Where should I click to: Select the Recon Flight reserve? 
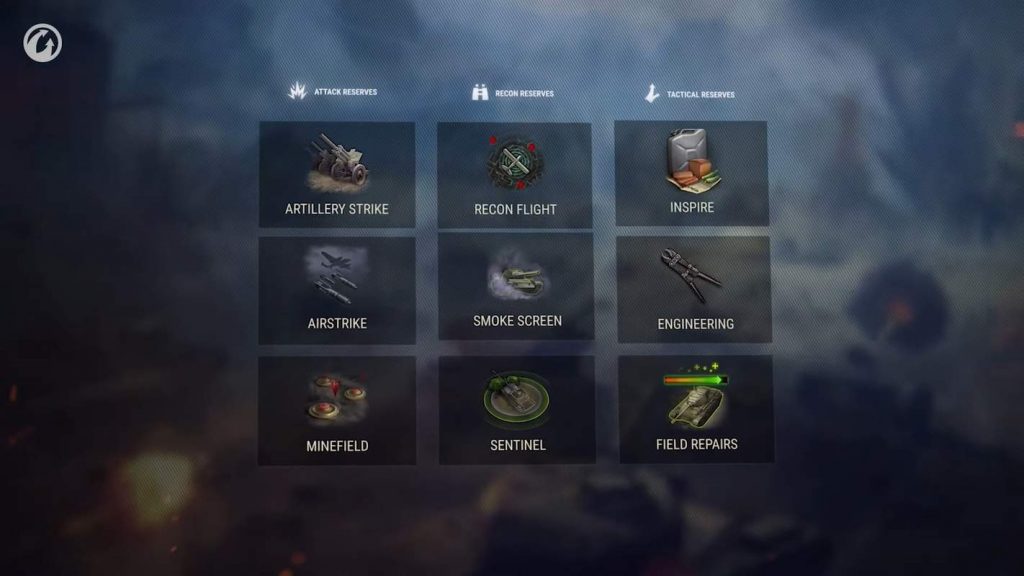pos(515,175)
